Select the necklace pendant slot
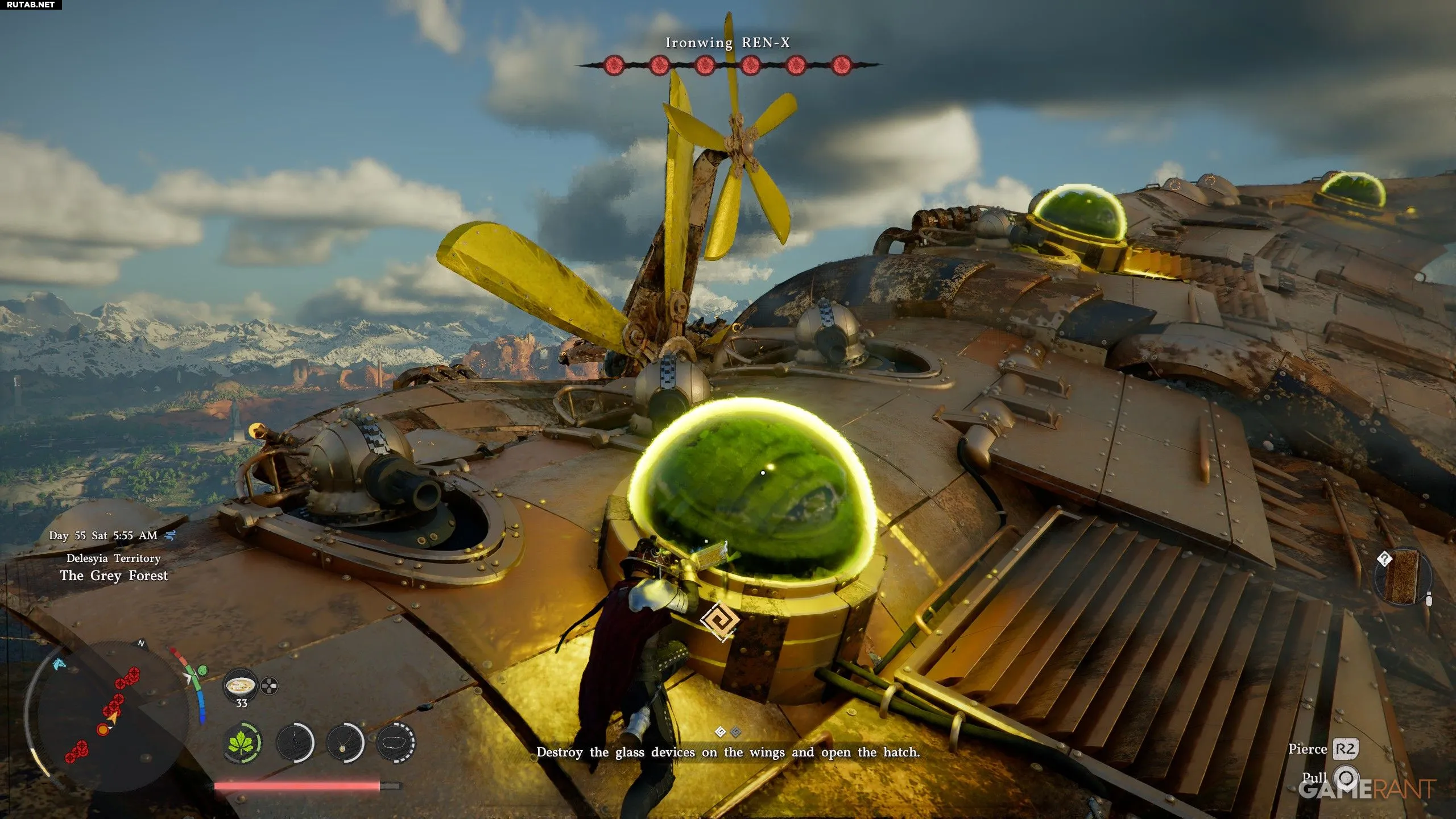Screen dimensions: 1456x819 [345, 742]
